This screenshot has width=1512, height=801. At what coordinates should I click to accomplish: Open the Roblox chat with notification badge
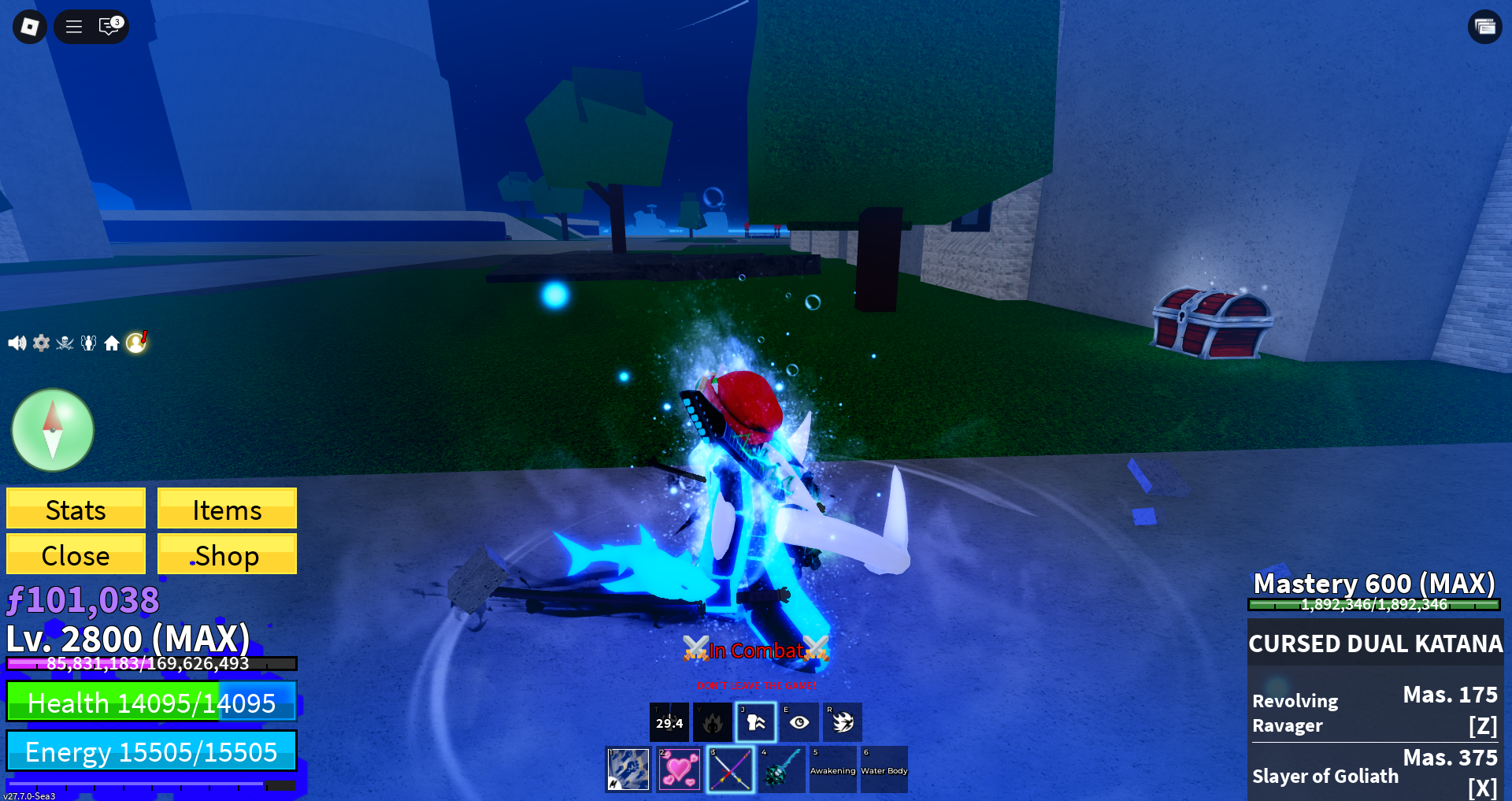[109, 27]
